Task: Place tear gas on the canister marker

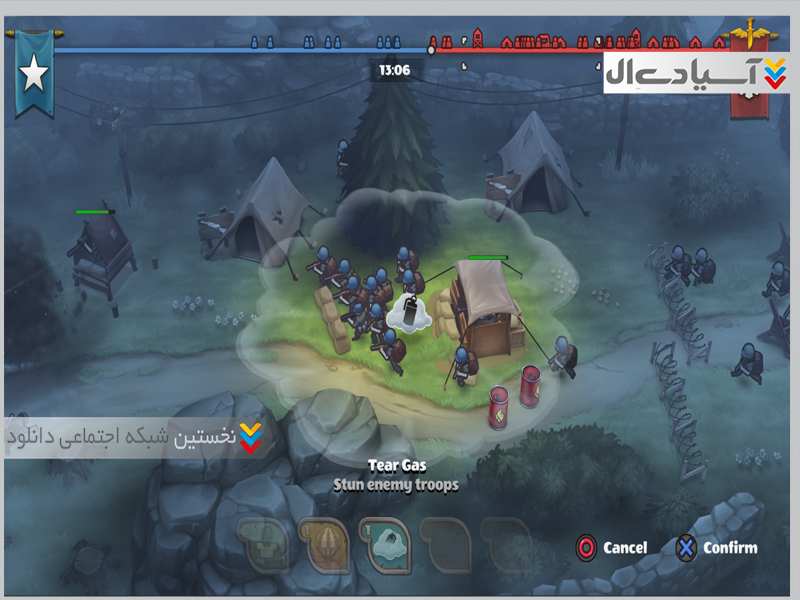Action: coord(408,312)
